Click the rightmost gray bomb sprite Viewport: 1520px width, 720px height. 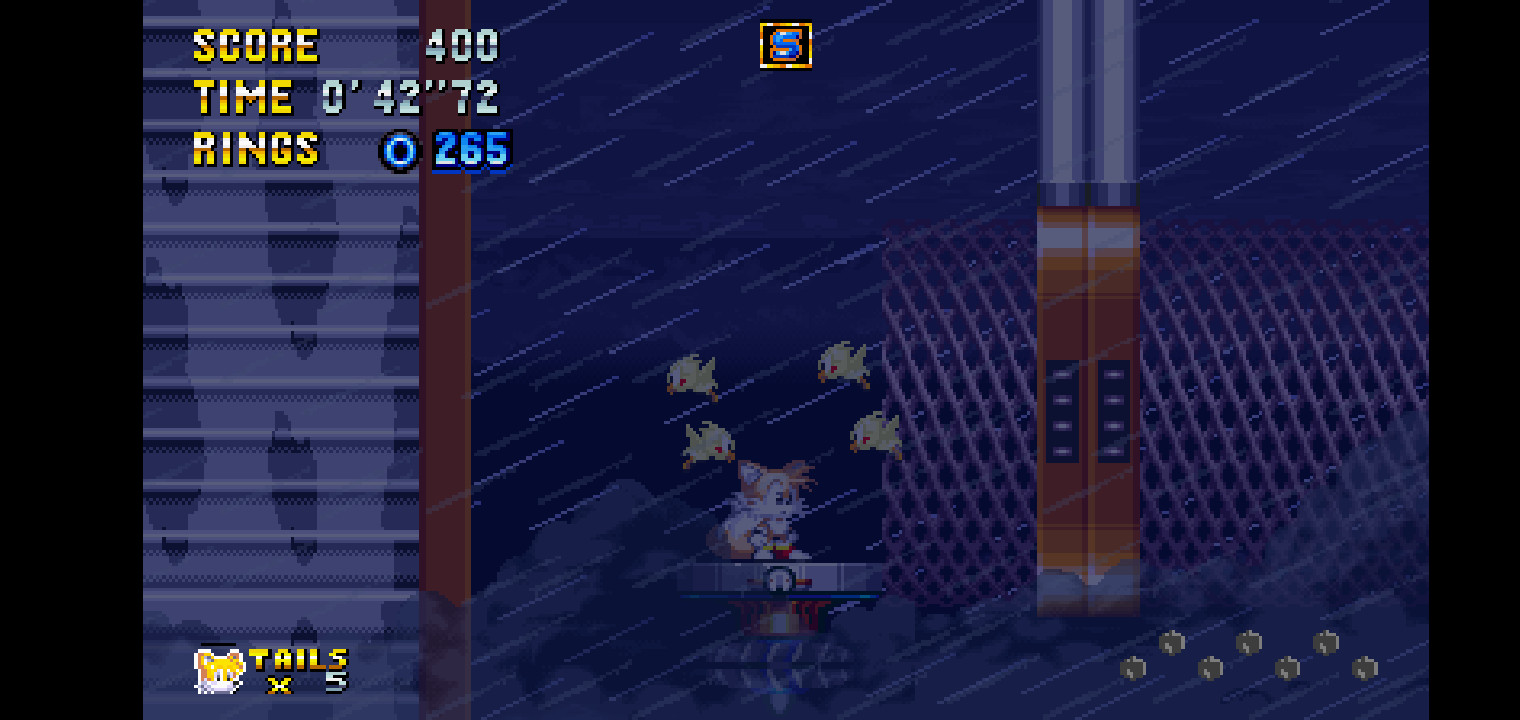click(x=1366, y=665)
